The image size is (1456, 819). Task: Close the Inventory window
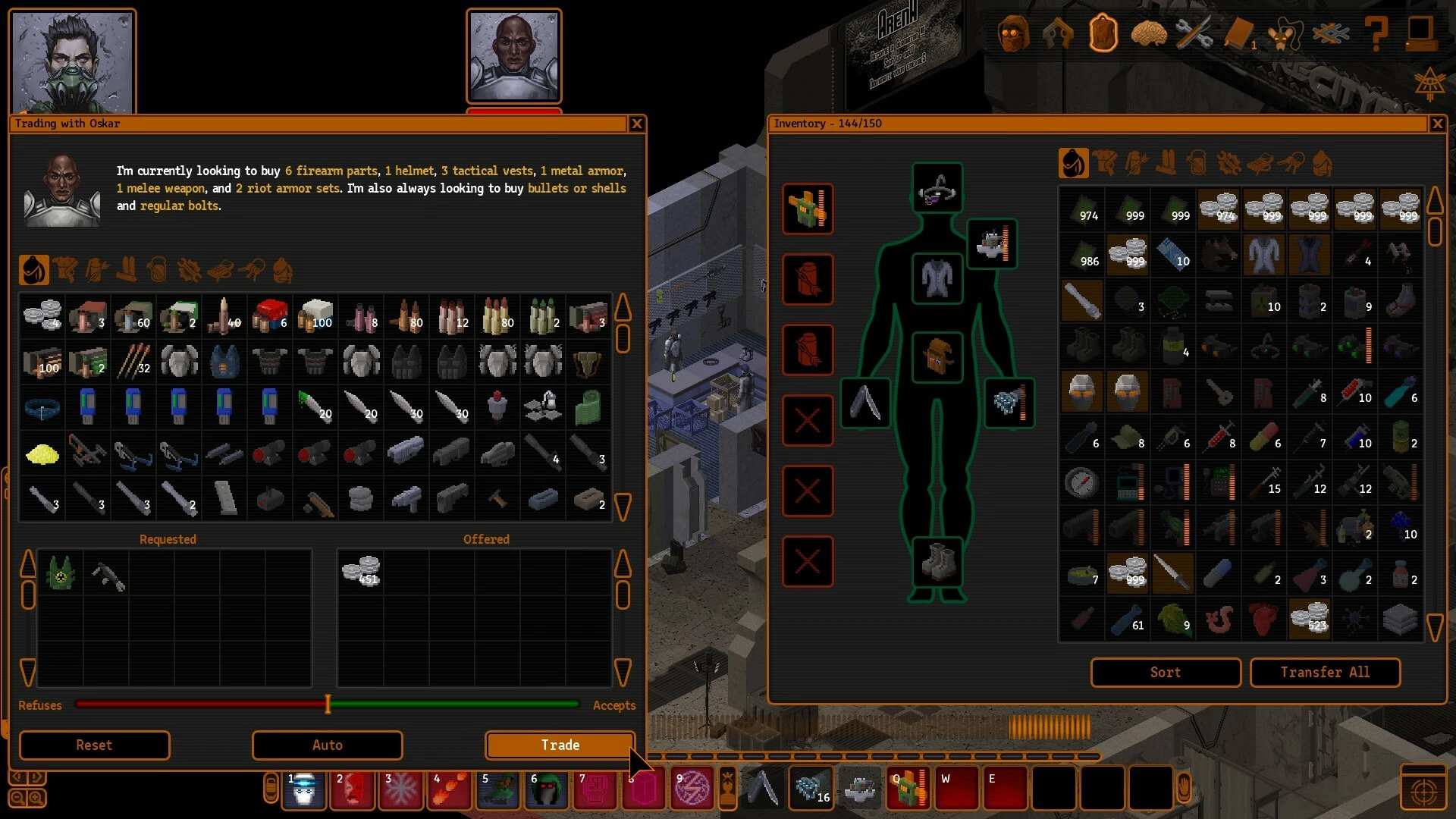[x=1437, y=124]
